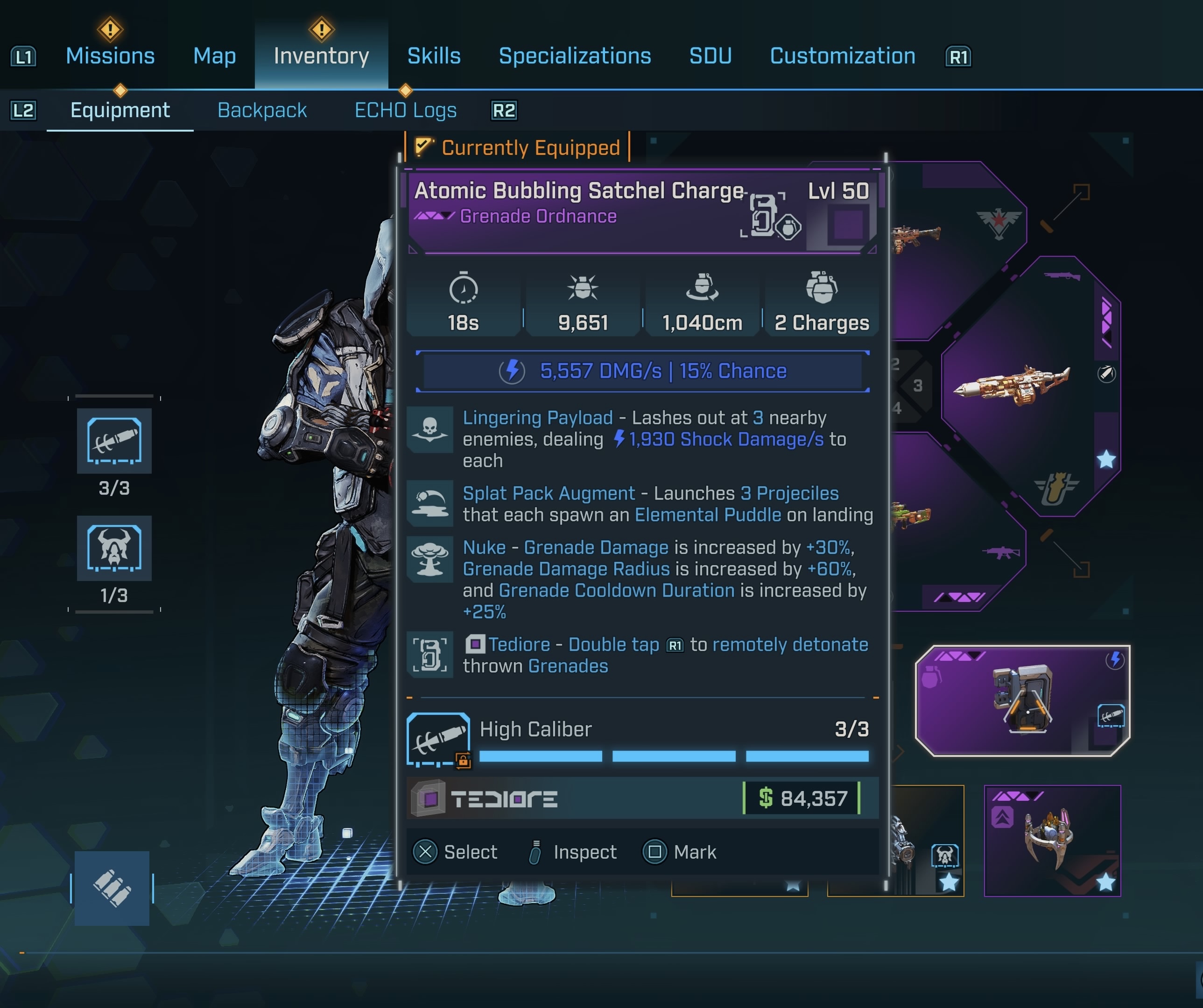
Task: Select the Equipment sub-tab
Action: 120,110
